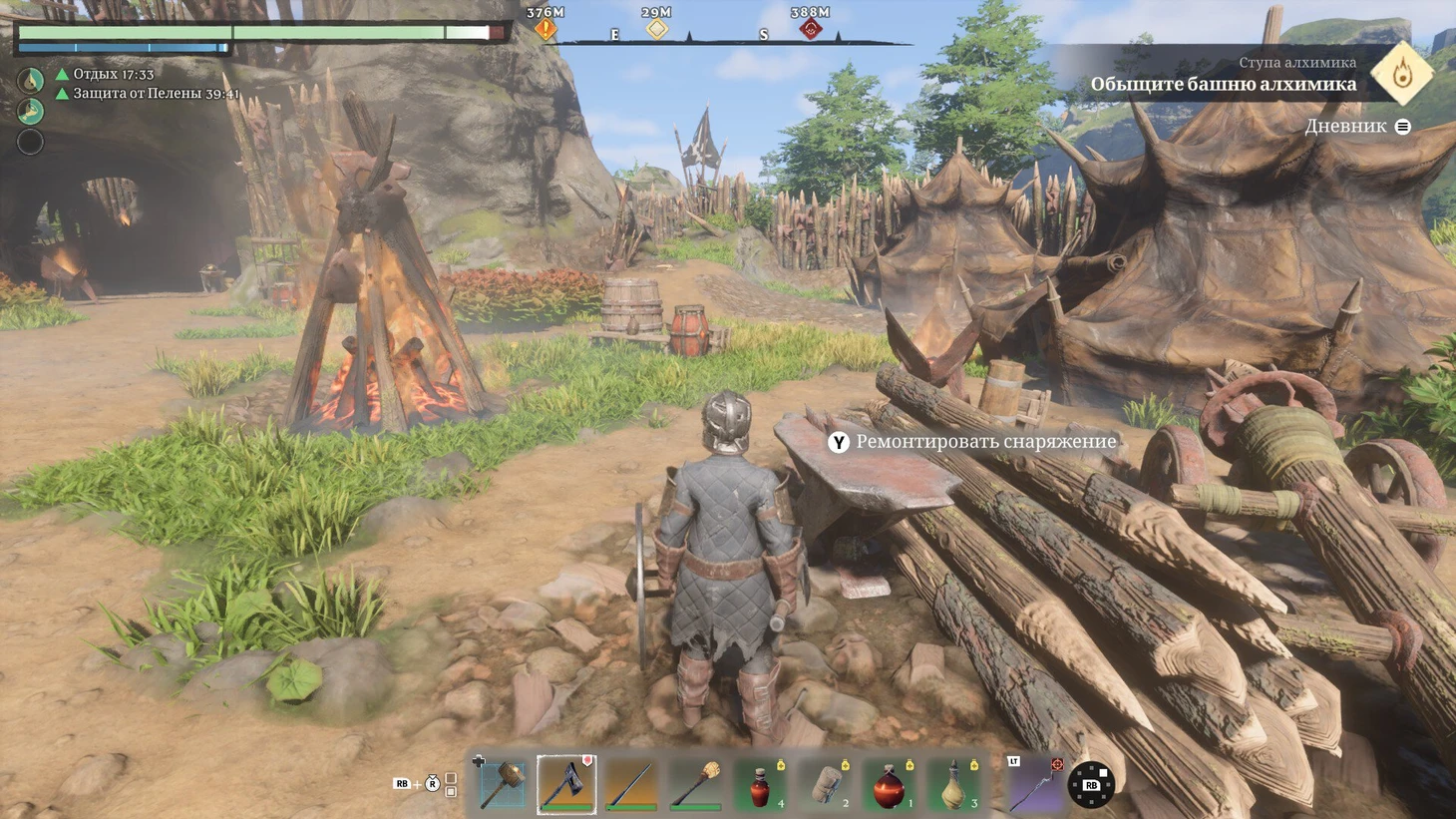Use the round red flask slot
The image size is (1456, 819).
[x=890, y=785]
